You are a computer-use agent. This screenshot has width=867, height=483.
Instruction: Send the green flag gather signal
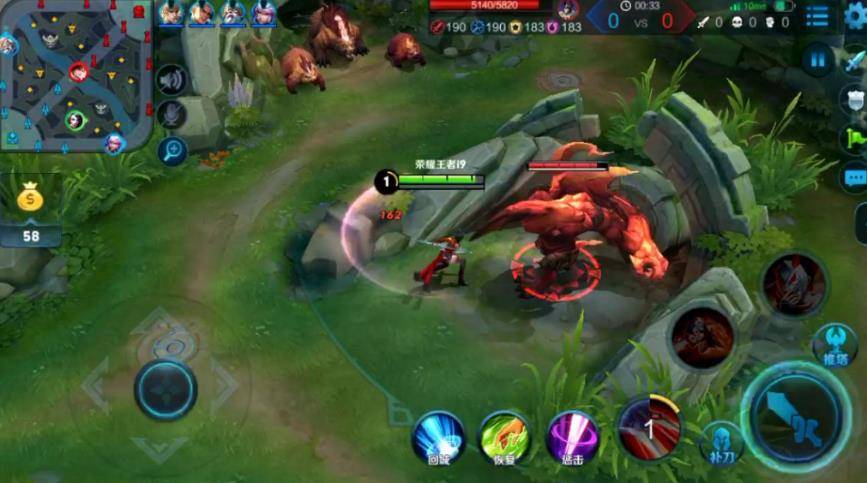[x=855, y=138]
